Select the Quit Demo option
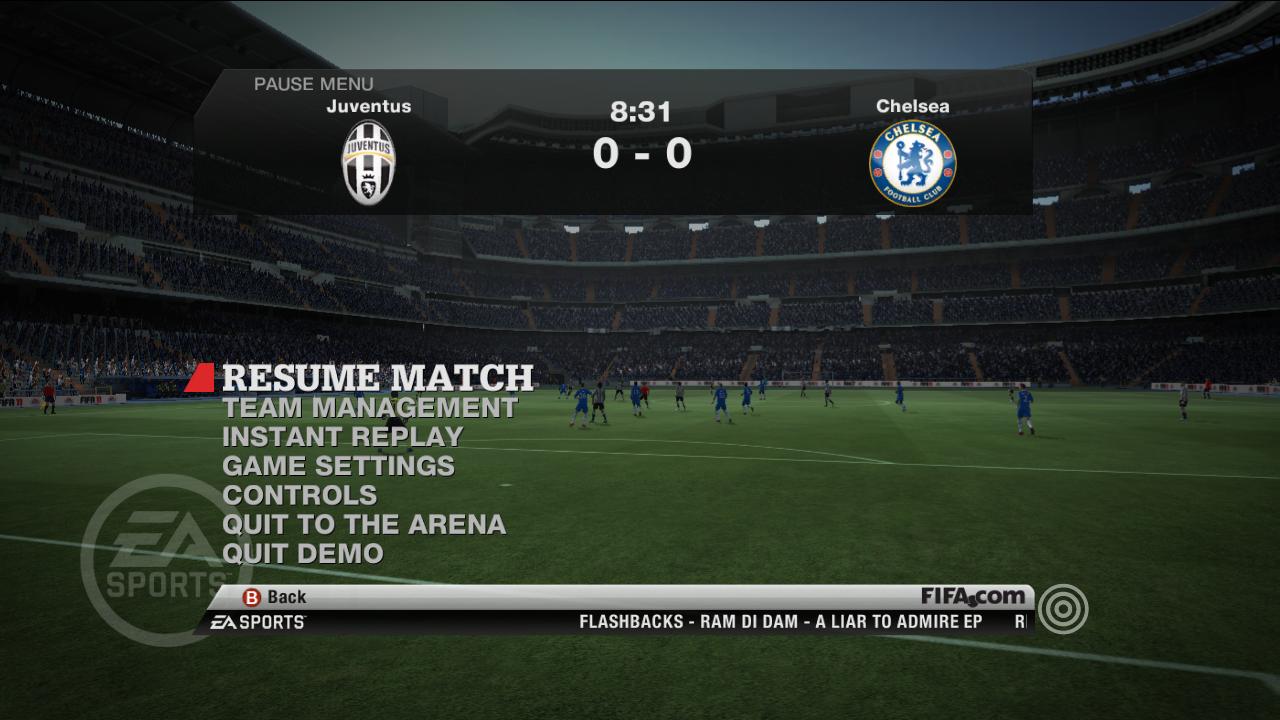The image size is (1280, 720). [302, 553]
